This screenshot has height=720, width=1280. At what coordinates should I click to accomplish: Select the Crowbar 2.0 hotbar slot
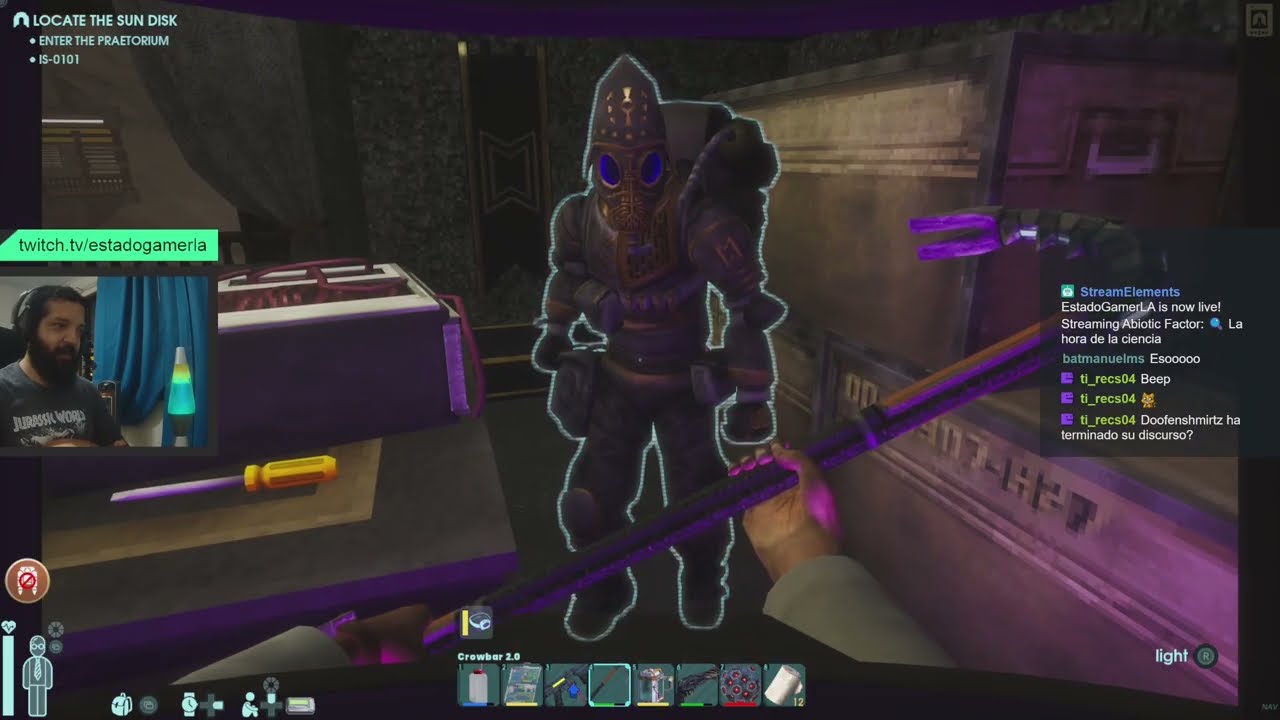(x=609, y=686)
